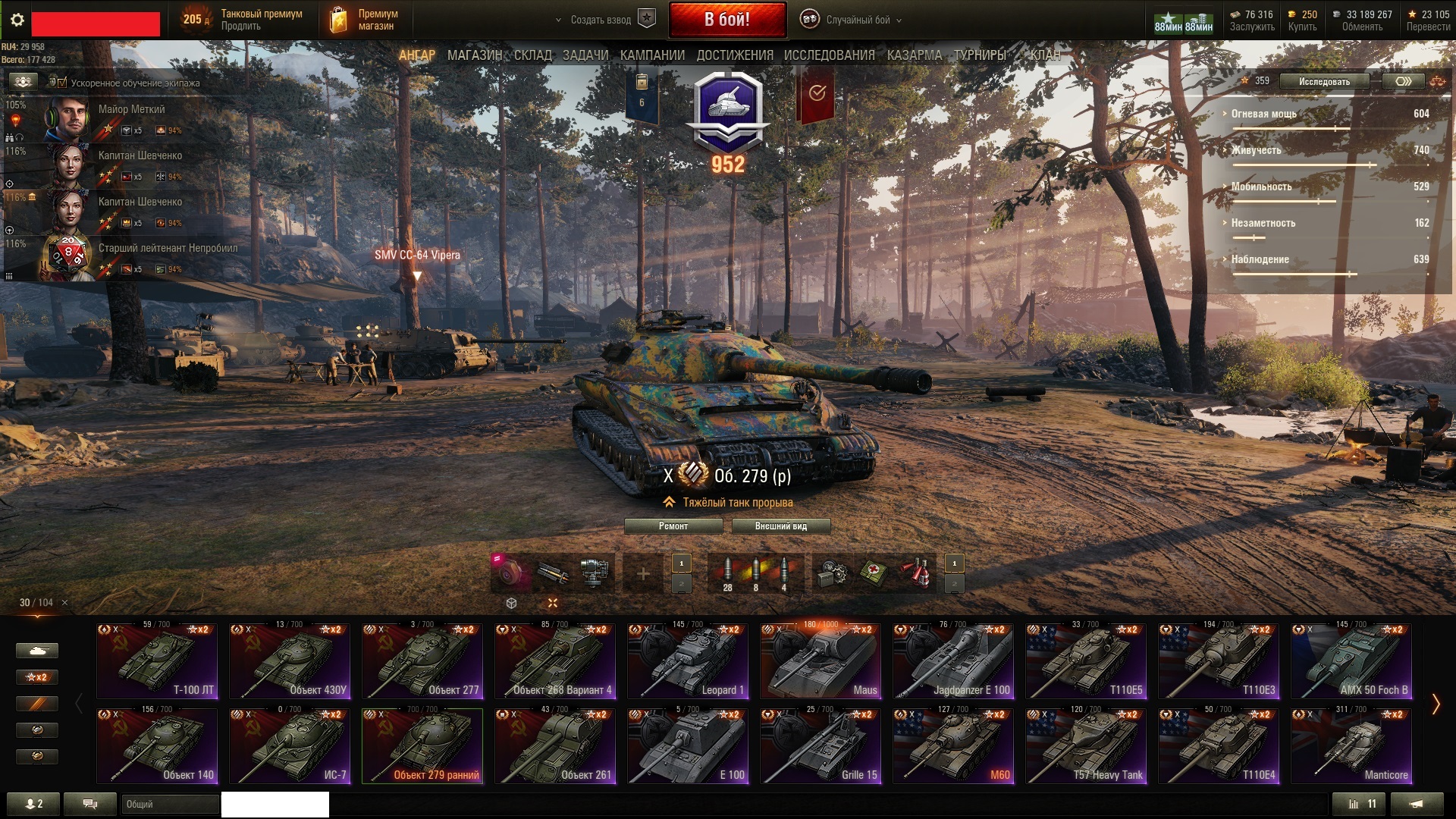Choose the Объект 140 tank
Image resolution: width=1456 pixels, height=819 pixels.
pos(157,745)
